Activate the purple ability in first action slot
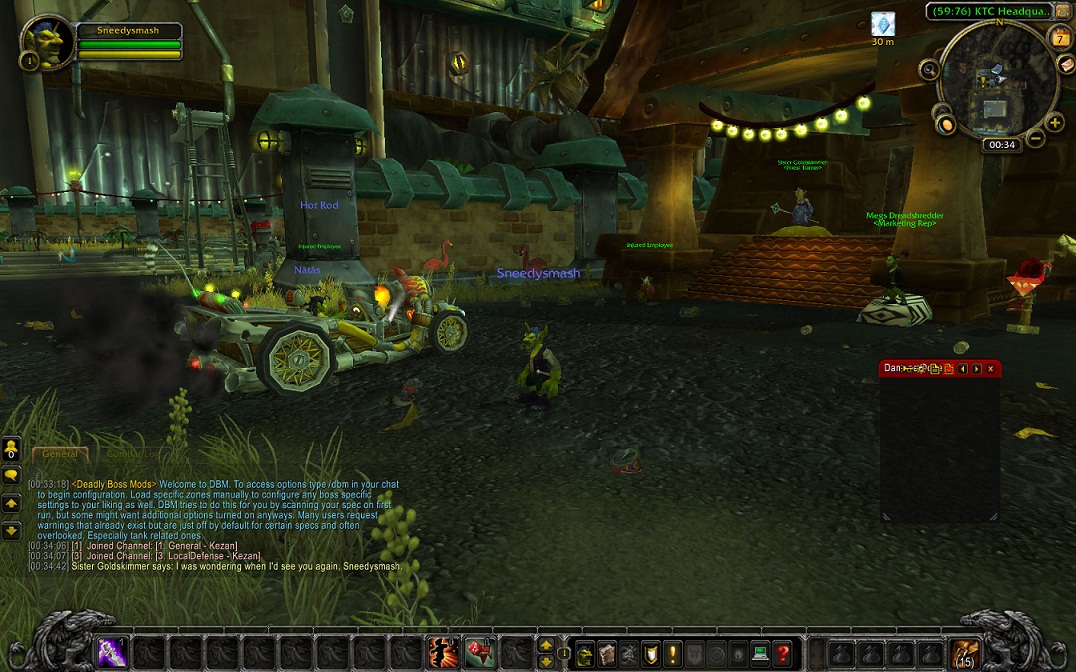 tap(111, 652)
